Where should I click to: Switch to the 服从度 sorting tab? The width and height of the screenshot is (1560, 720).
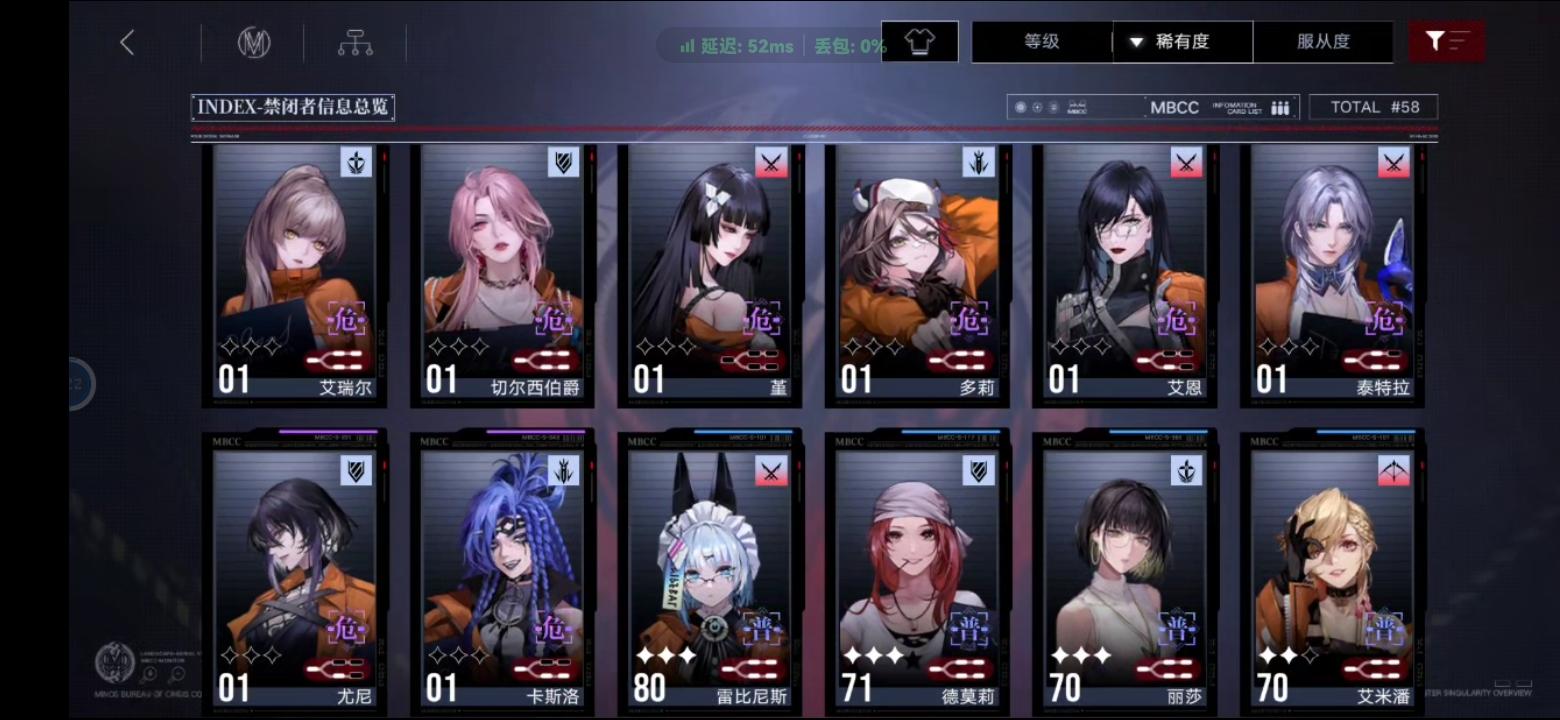coord(1326,42)
